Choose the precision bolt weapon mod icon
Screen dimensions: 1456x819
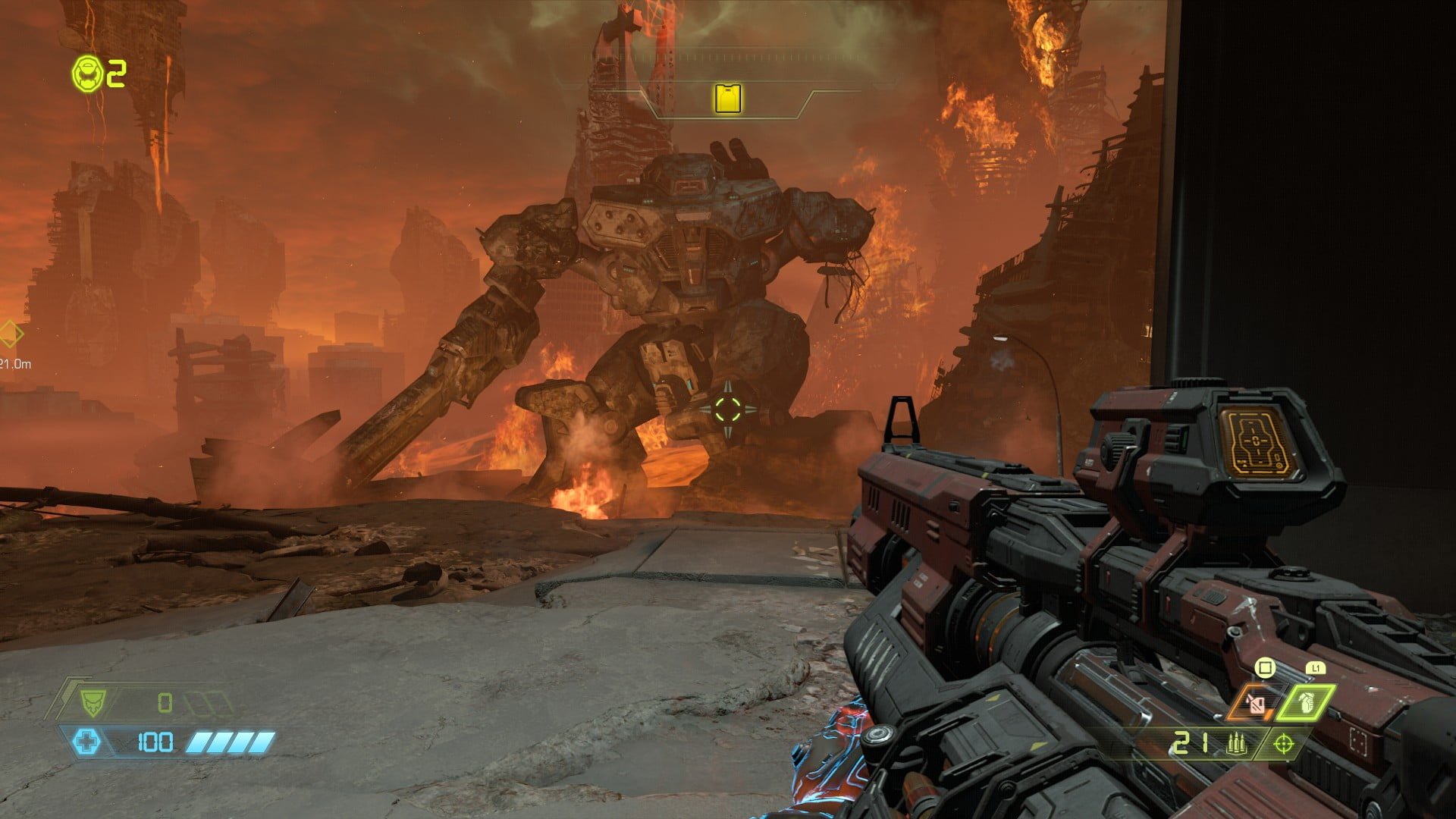pos(1283,744)
